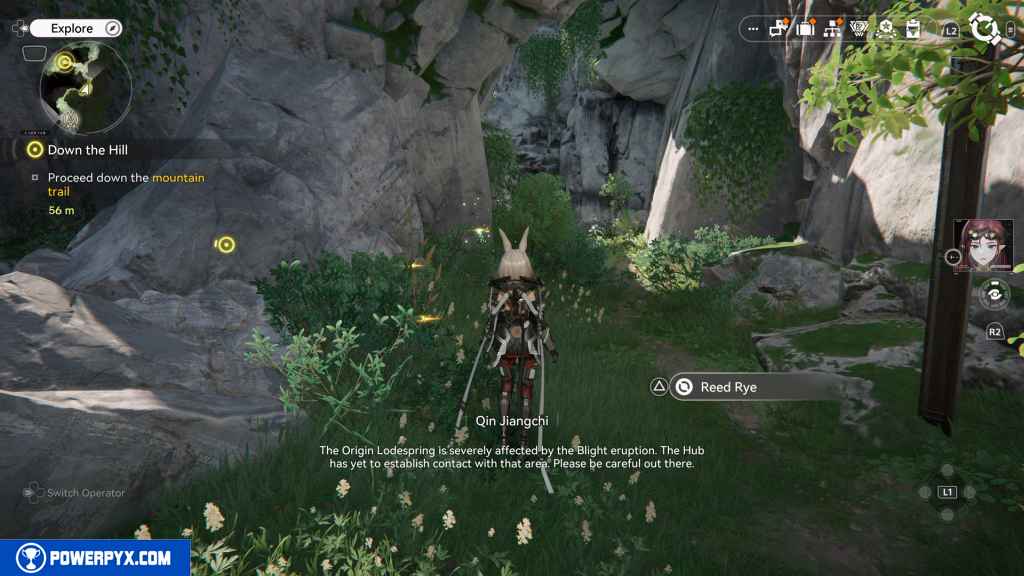Open the triangular badge icon
The height and width of the screenshot is (576, 1024).
click(858, 29)
